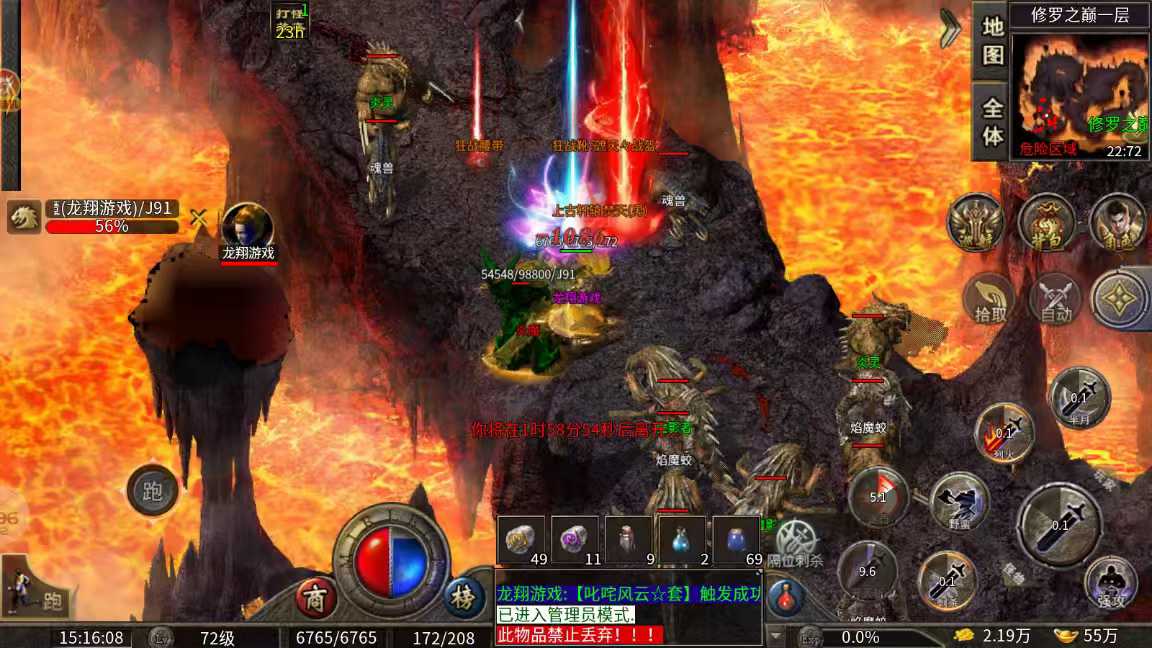1152x648 pixels.
Task: Toggle the round 跑 run button
Action: tap(153, 491)
